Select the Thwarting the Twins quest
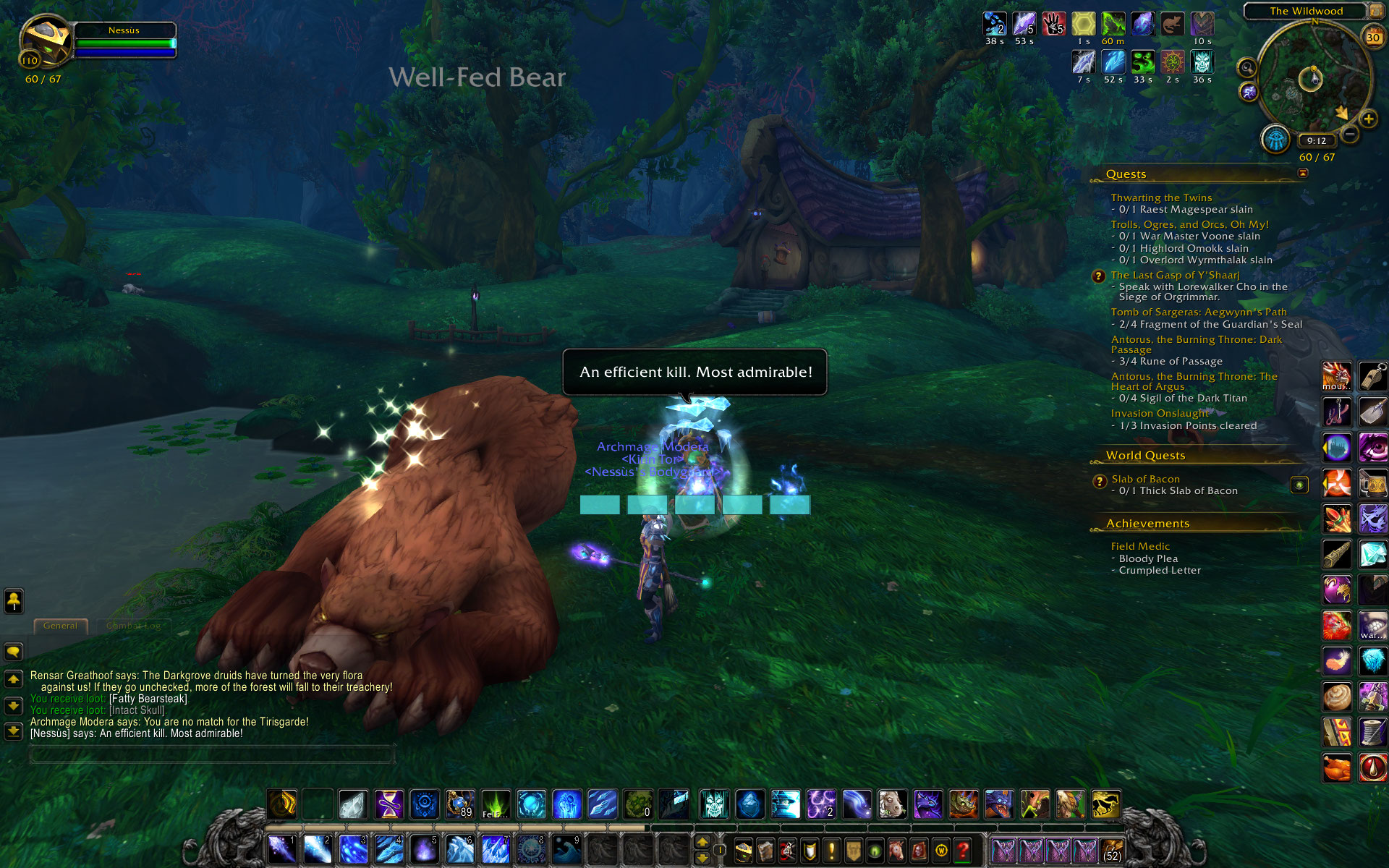Image resolution: width=1389 pixels, height=868 pixels. [1161, 197]
